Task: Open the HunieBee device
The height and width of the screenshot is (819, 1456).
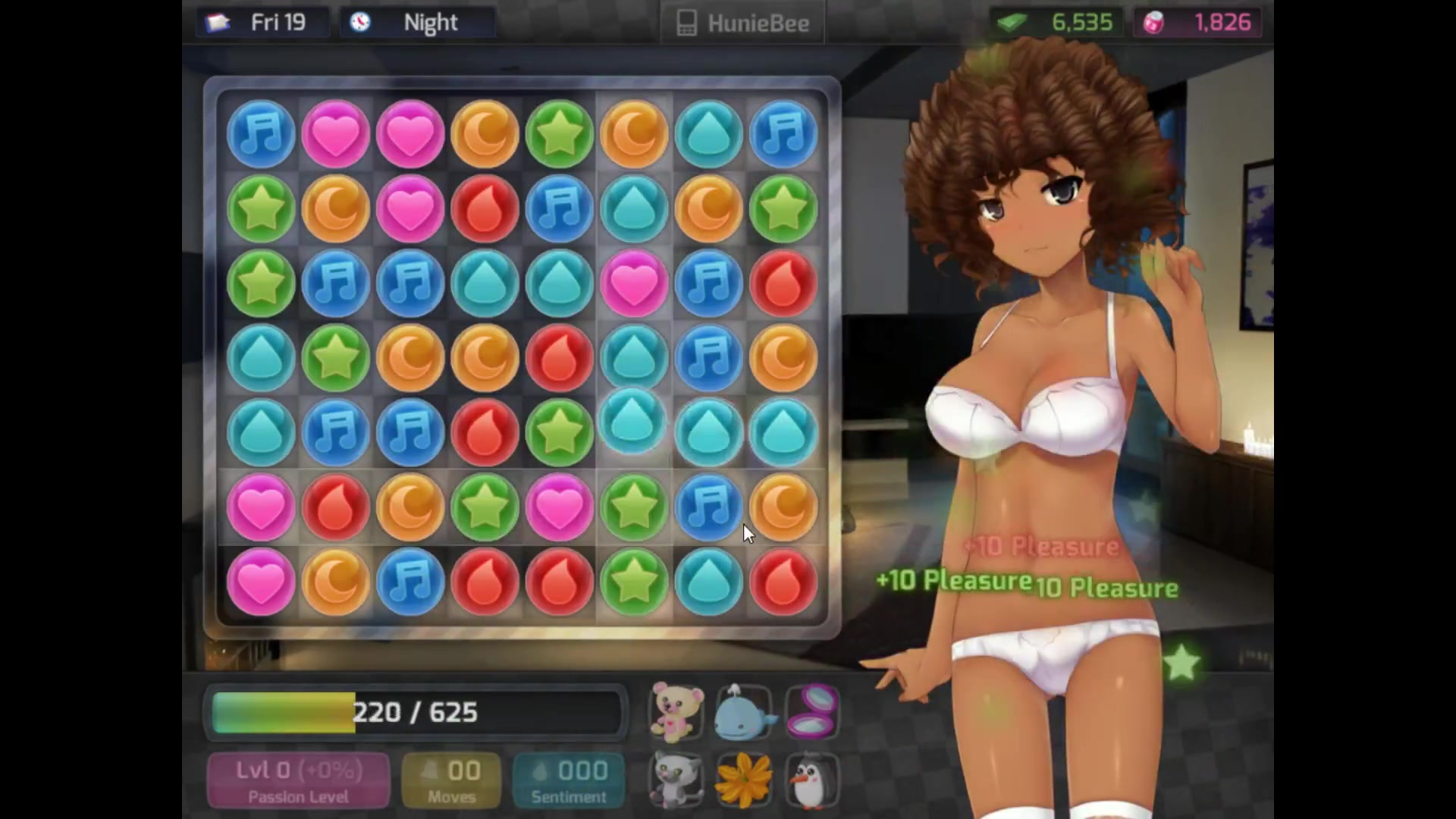Action: coord(742,24)
